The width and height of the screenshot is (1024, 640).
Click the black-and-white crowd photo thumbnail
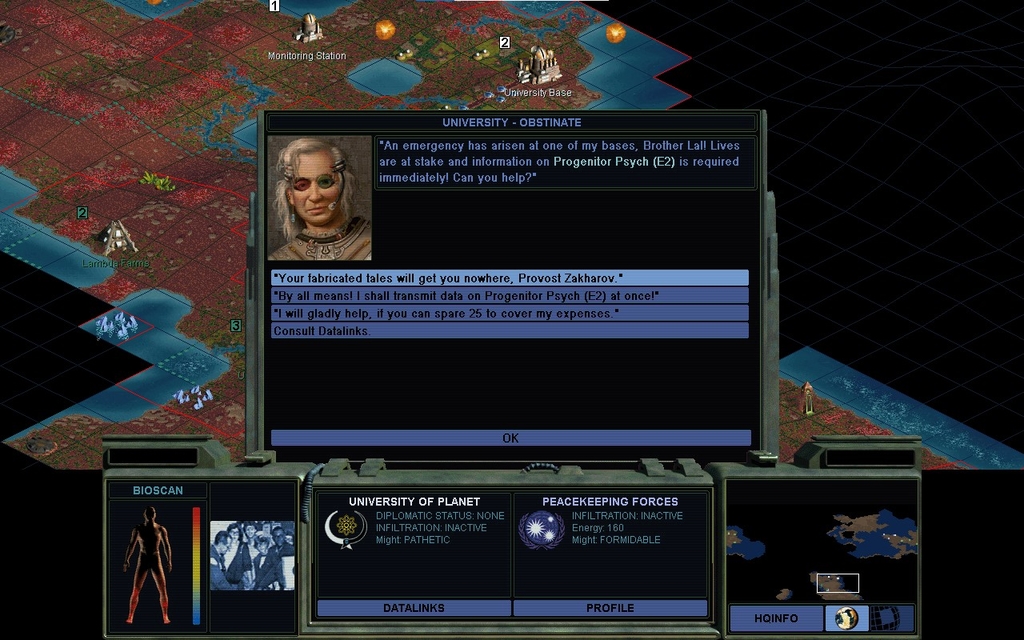252,555
